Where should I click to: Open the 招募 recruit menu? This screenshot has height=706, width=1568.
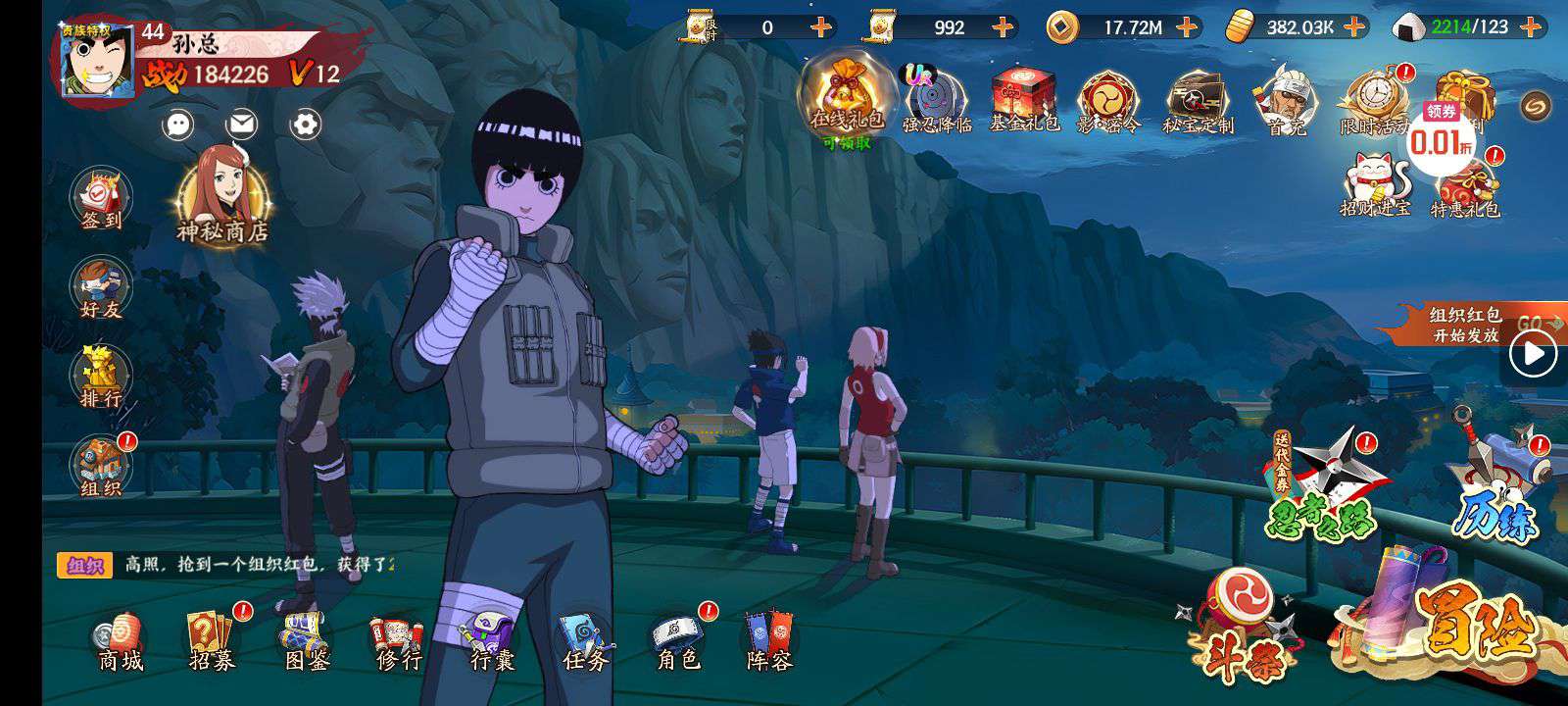click(x=213, y=642)
